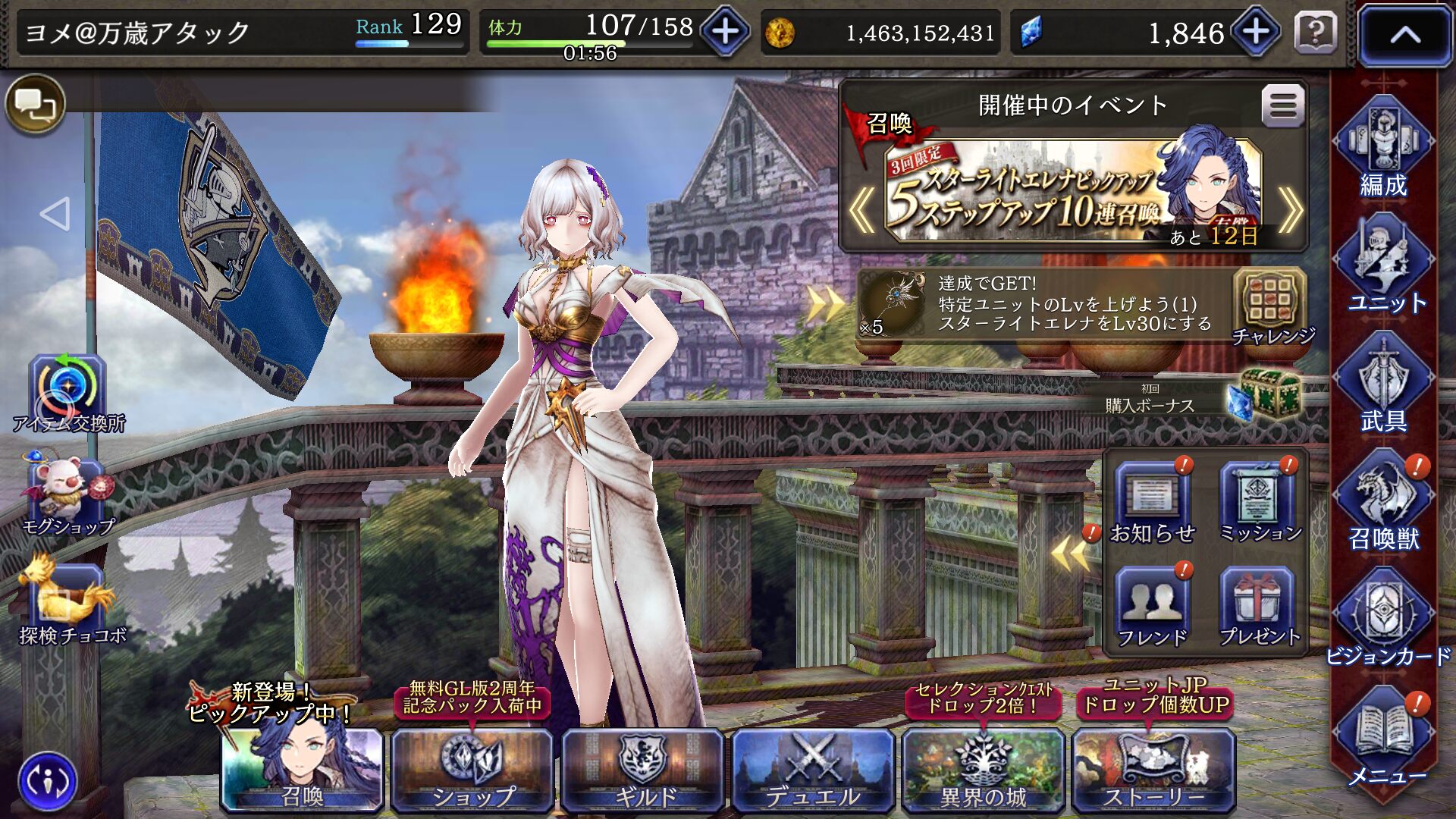Open the ビジョンカード vision card menu
This screenshot has width=1456, height=819.
(1383, 618)
